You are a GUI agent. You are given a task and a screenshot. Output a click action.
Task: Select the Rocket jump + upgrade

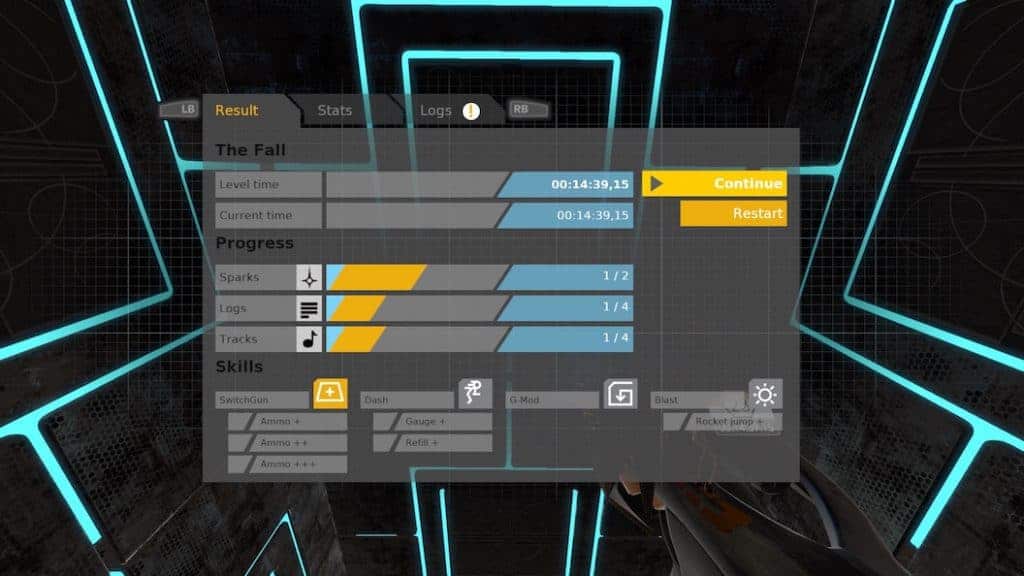click(x=722, y=421)
